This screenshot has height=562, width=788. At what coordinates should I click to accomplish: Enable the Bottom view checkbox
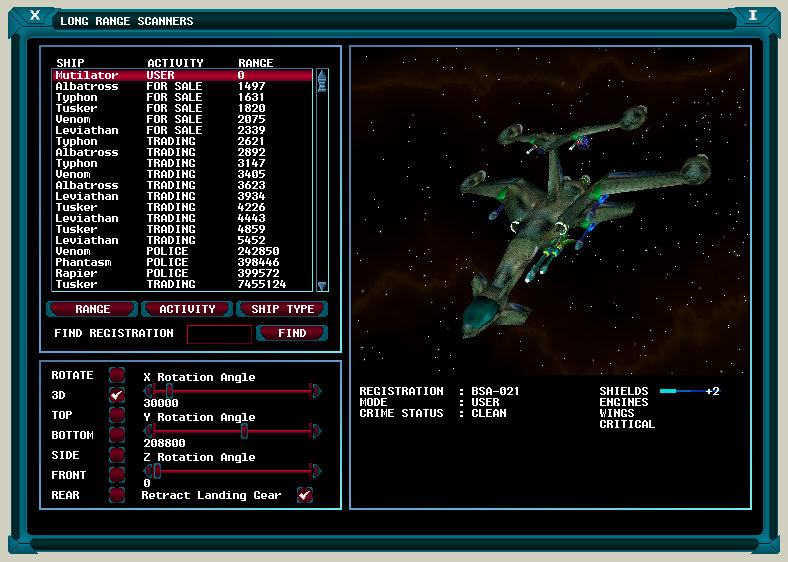click(x=117, y=435)
